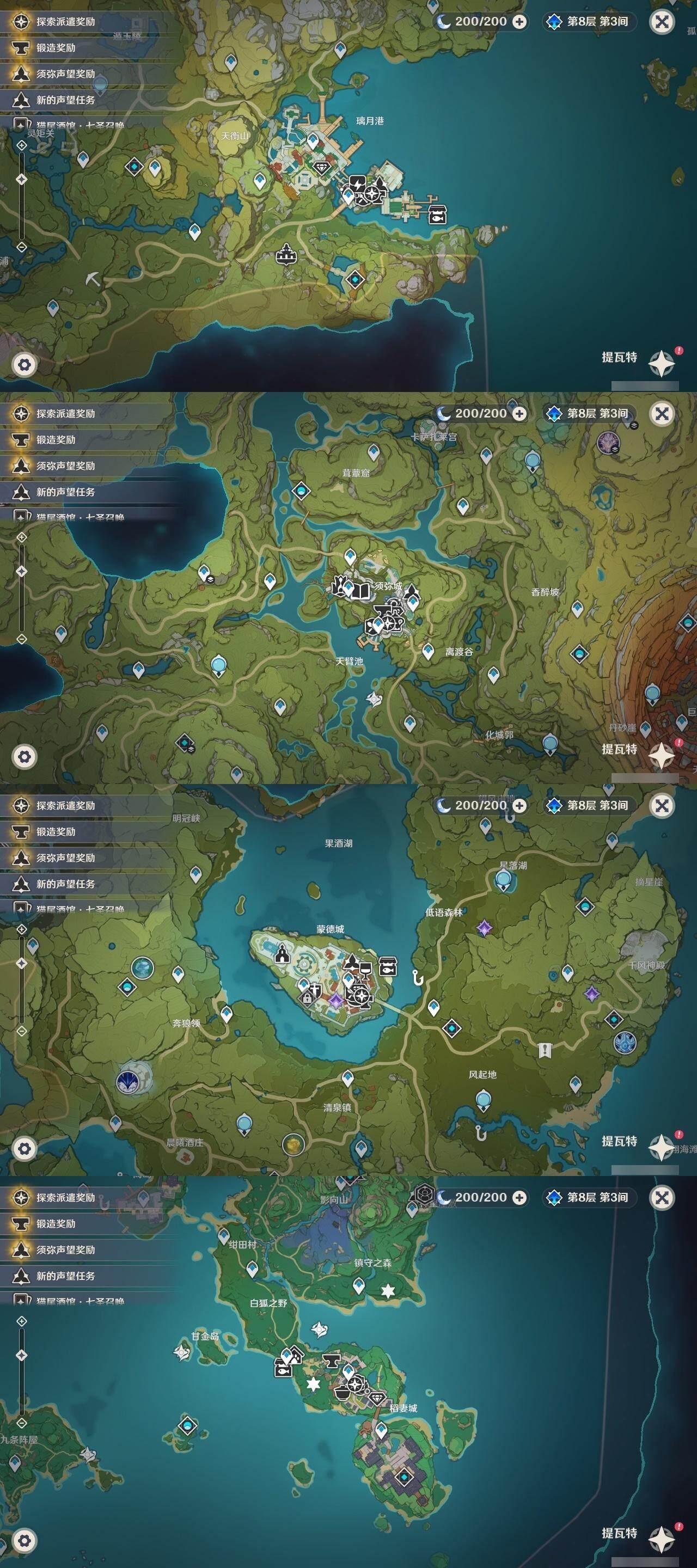The height and width of the screenshot is (1568, 697).
Task: Select the diamond shop marker in Liyue Harbor
Action: pos(321,167)
